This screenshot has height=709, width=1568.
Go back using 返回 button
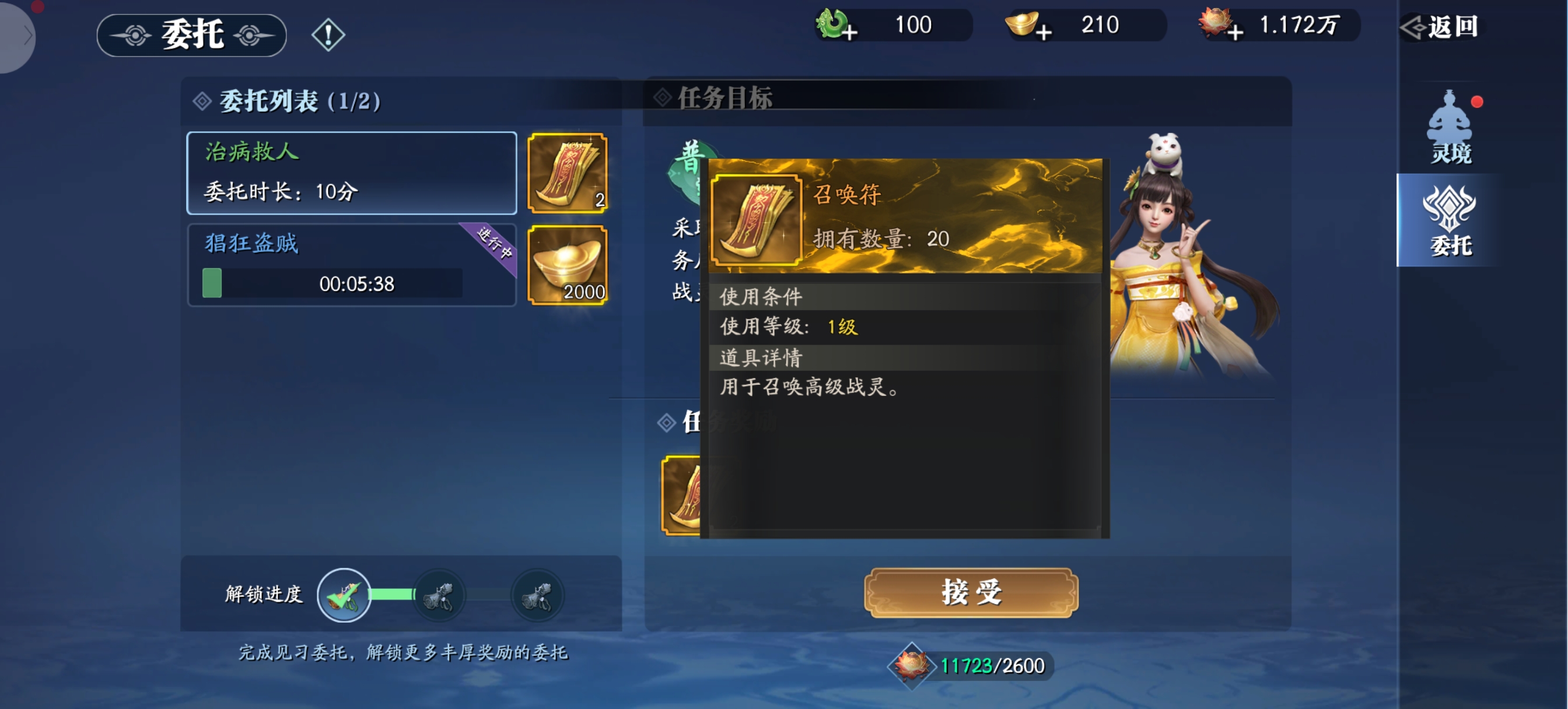pyautogui.click(x=1441, y=27)
